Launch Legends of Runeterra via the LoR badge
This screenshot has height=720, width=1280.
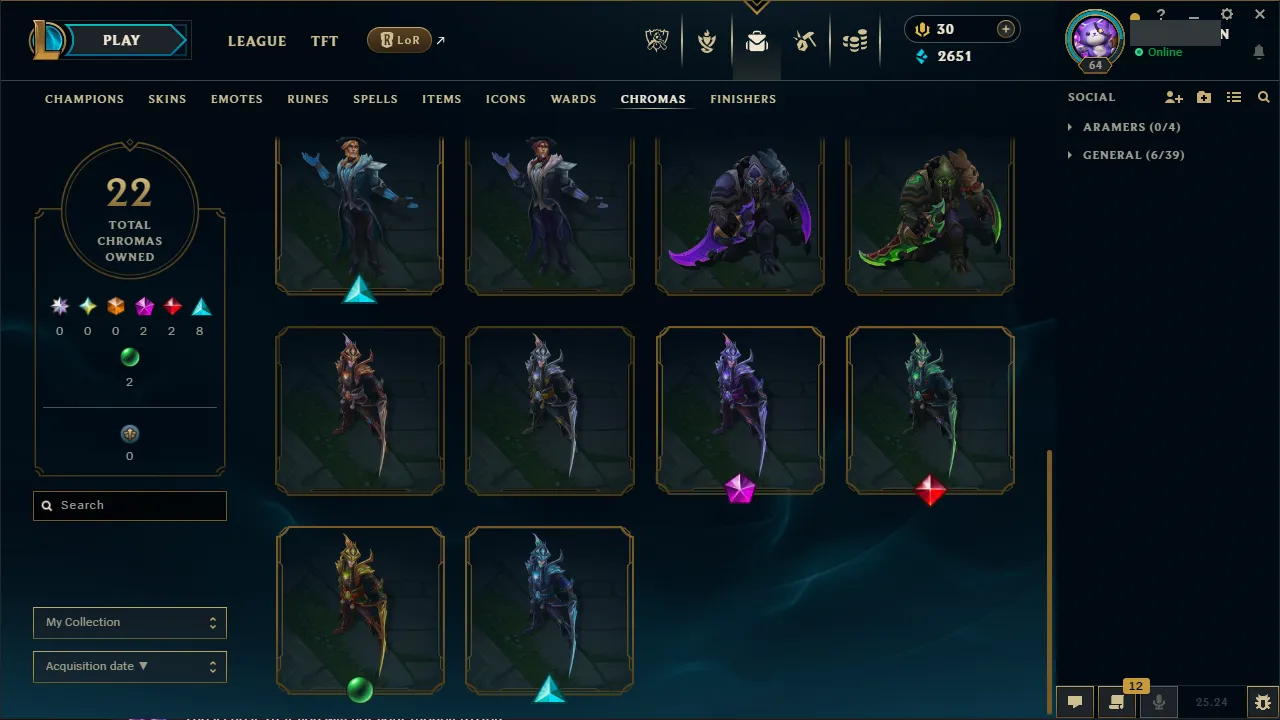click(x=399, y=40)
